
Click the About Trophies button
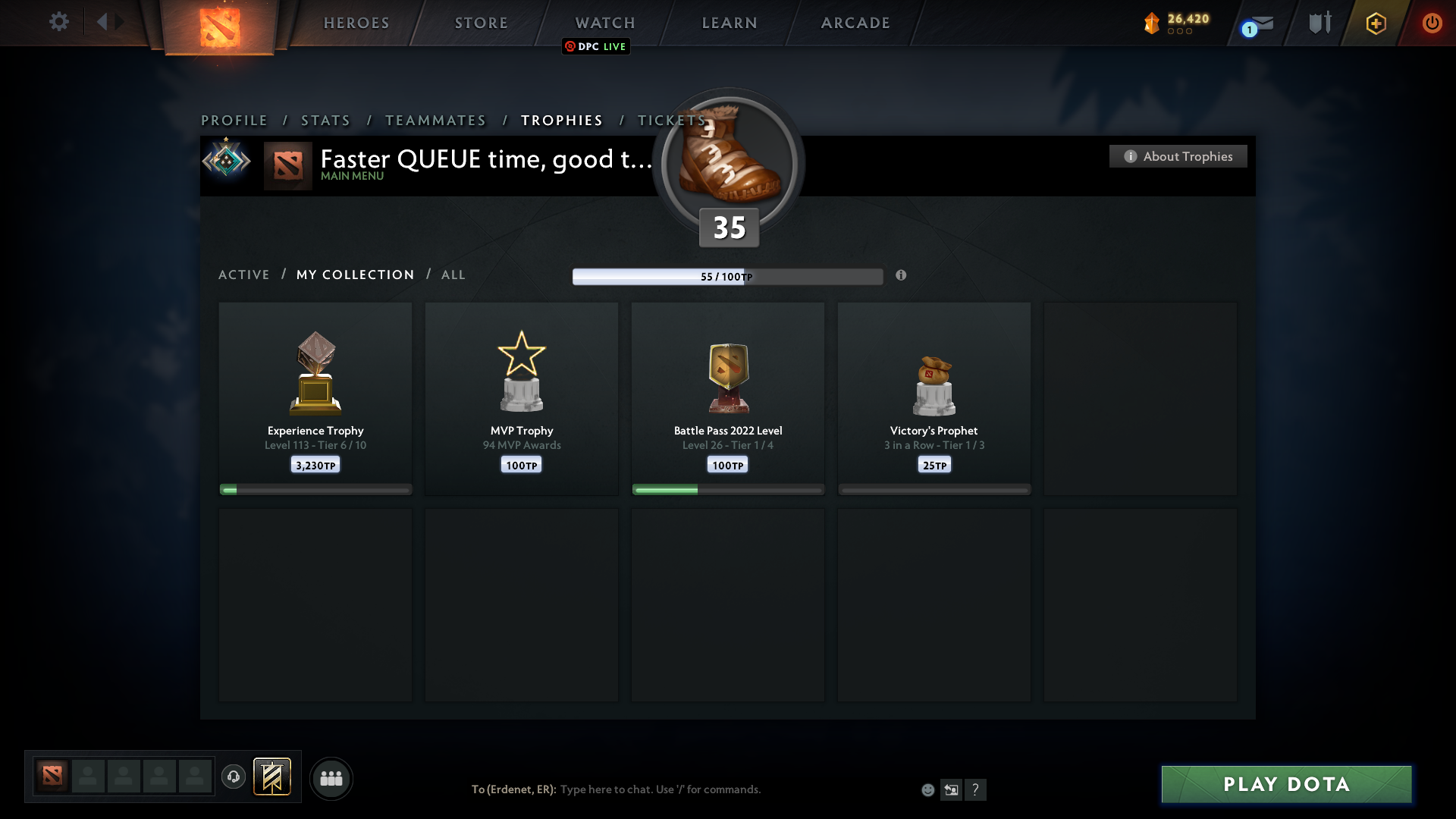click(x=1178, y=156)
